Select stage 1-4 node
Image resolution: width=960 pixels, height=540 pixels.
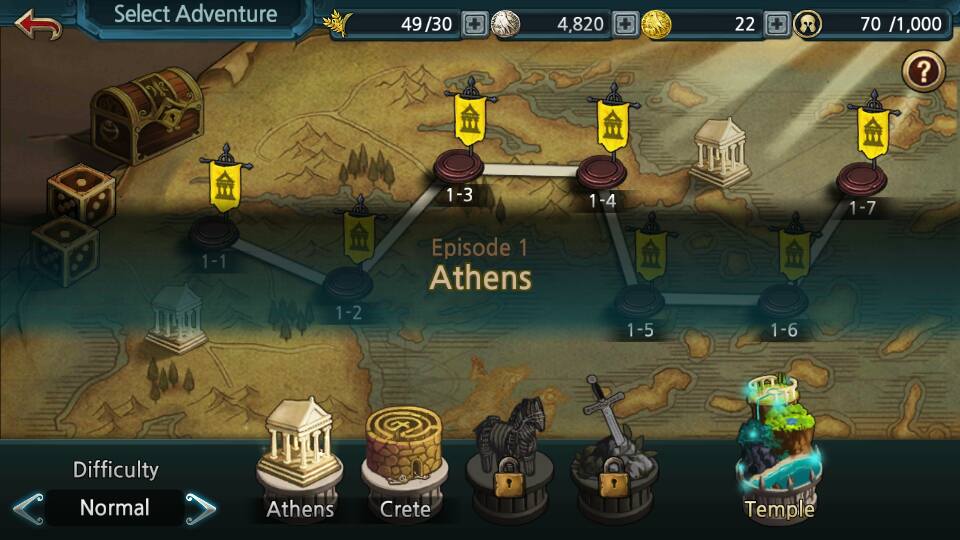pos(602,170)
